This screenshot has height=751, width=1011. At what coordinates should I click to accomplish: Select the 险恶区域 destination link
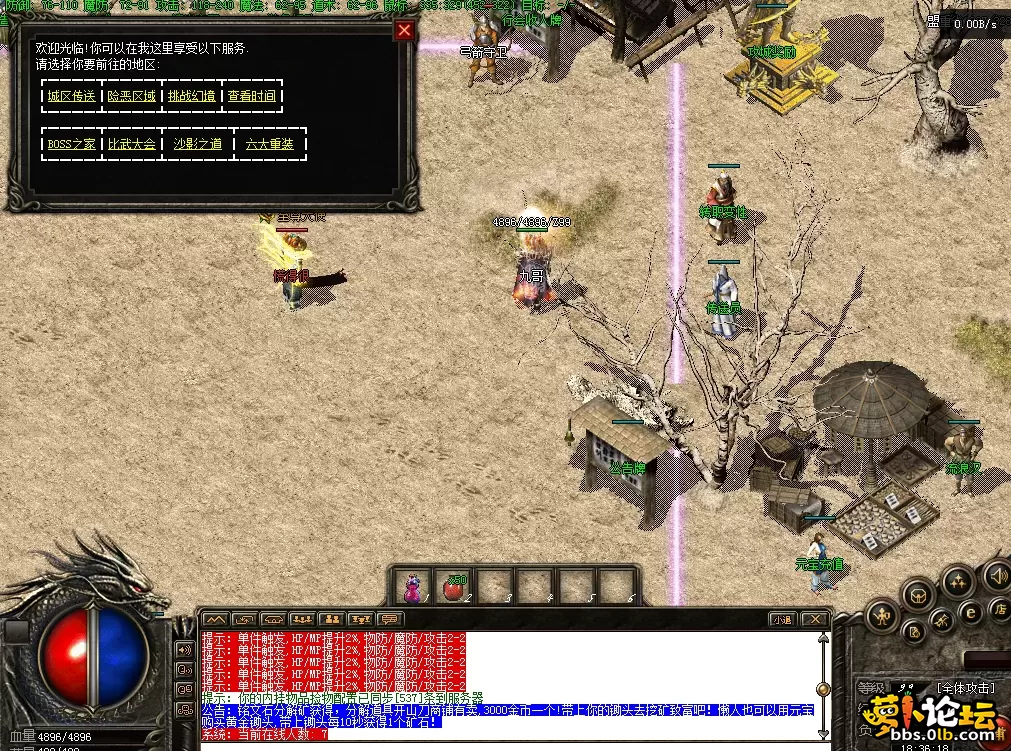132,96
